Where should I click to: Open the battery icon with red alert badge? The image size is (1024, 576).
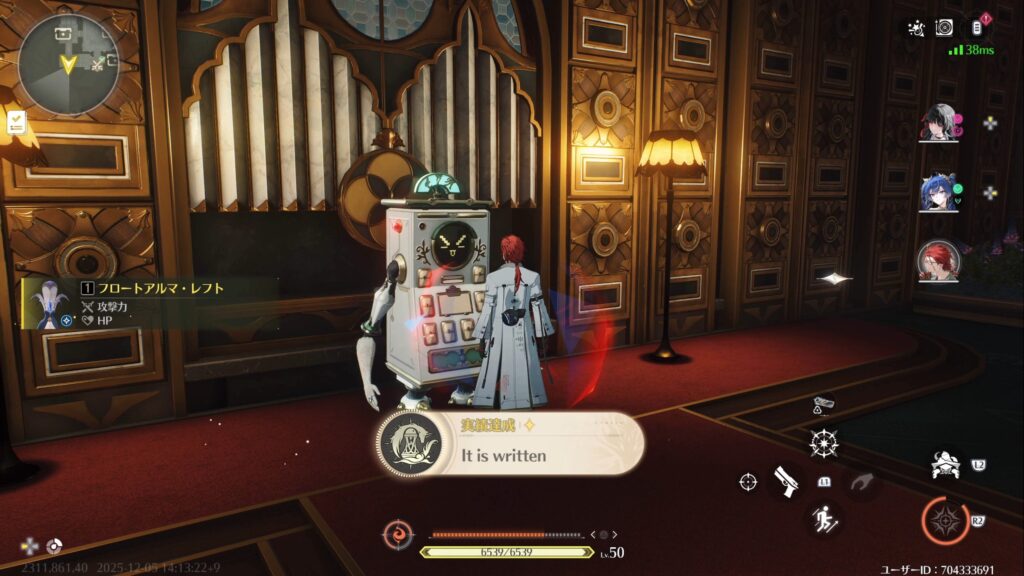pos(980,27)
